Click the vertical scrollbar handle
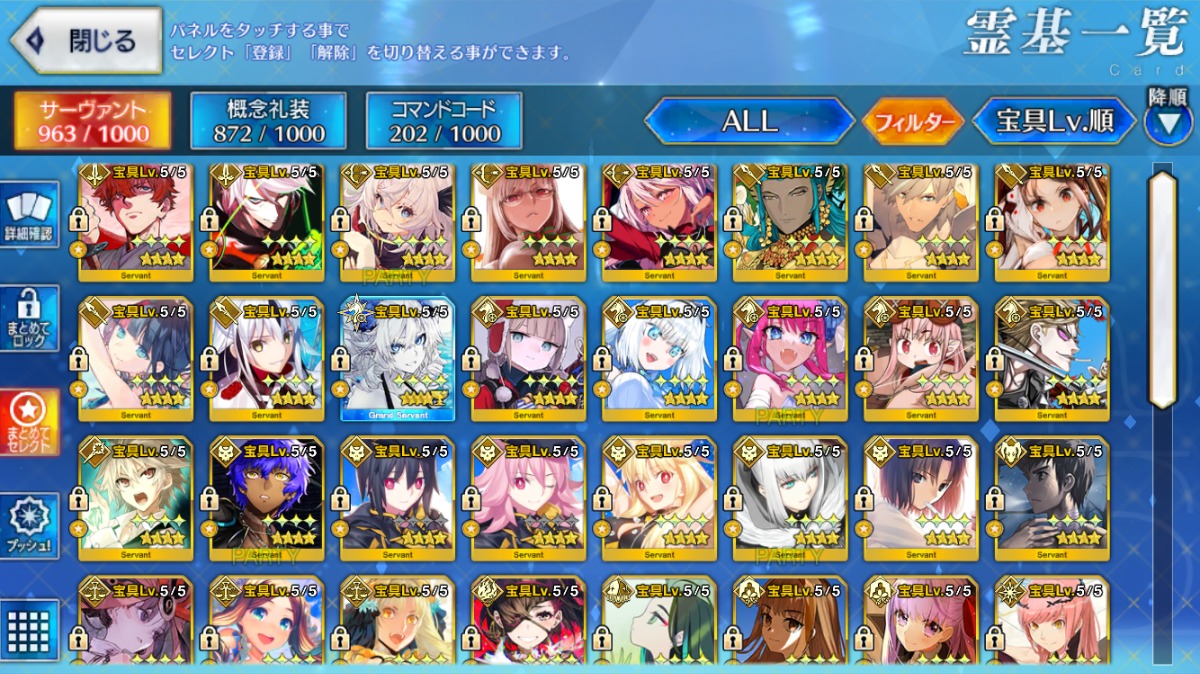The image size is (1200, 674). (x=1162, y=290)
